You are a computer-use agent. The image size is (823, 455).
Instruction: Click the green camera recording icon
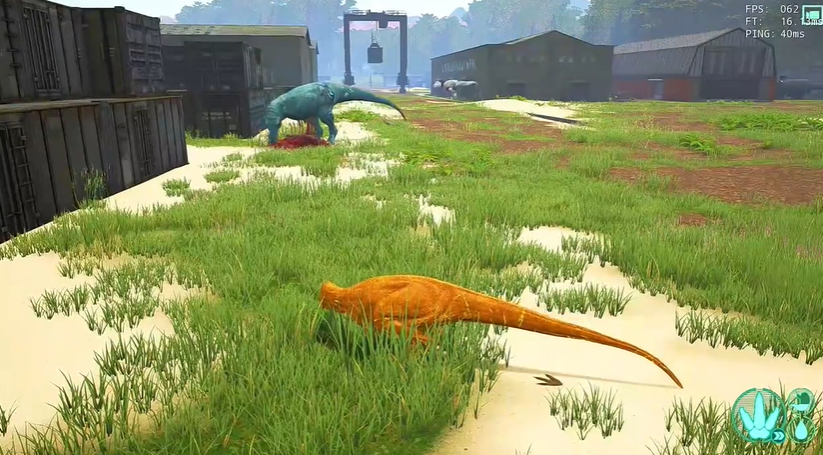pyautogui.click(x=811, y=14)
